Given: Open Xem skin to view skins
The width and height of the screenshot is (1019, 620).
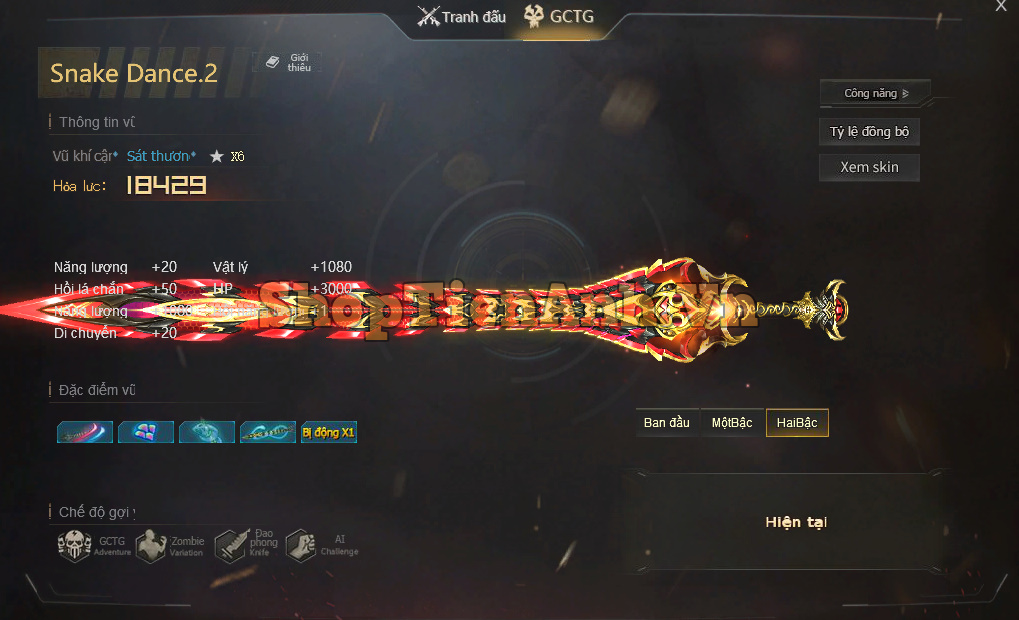Looking at the screenshot, I should 869,167.
